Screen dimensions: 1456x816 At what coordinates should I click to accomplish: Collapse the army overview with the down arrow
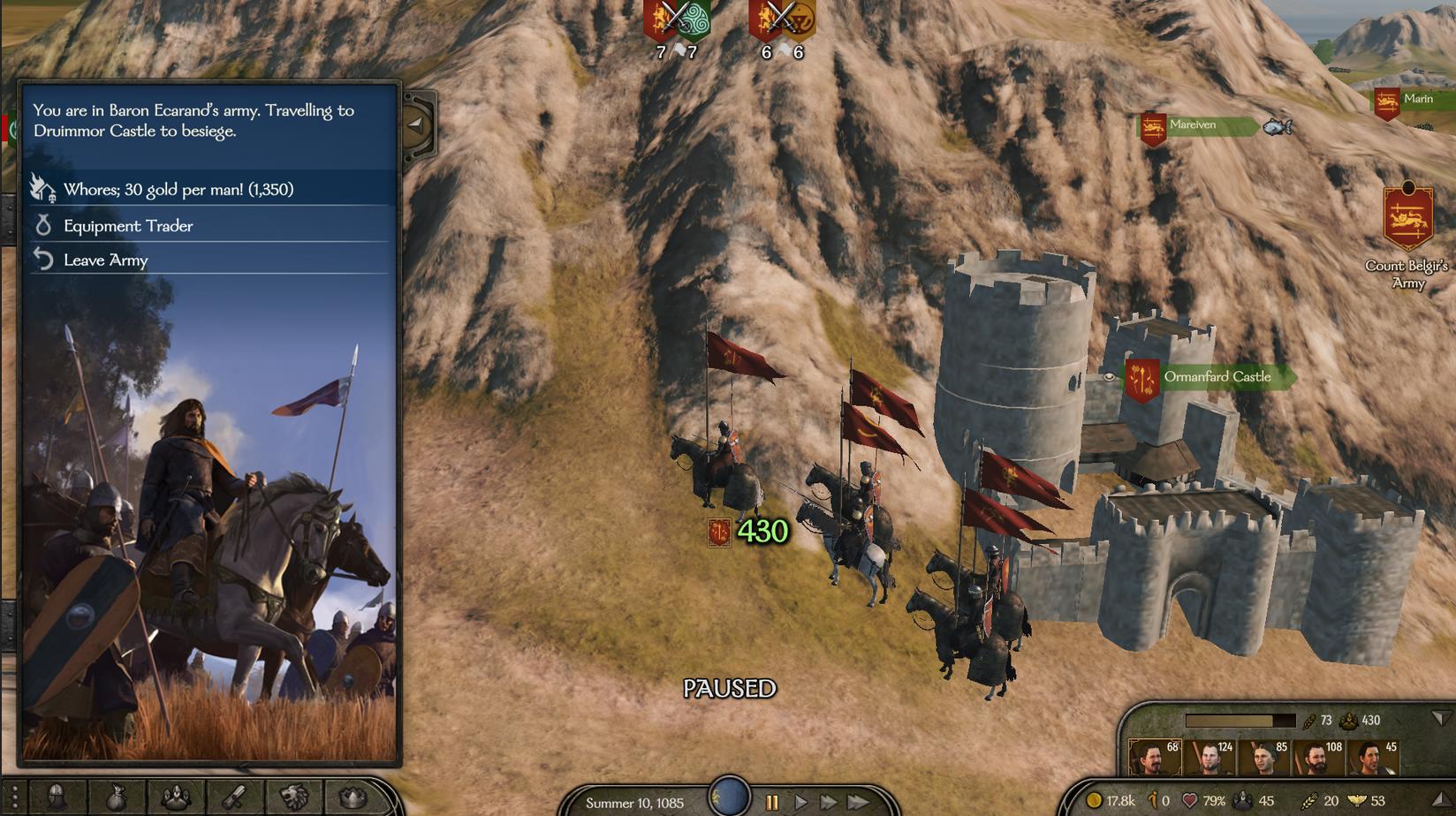coord(1440,719)
